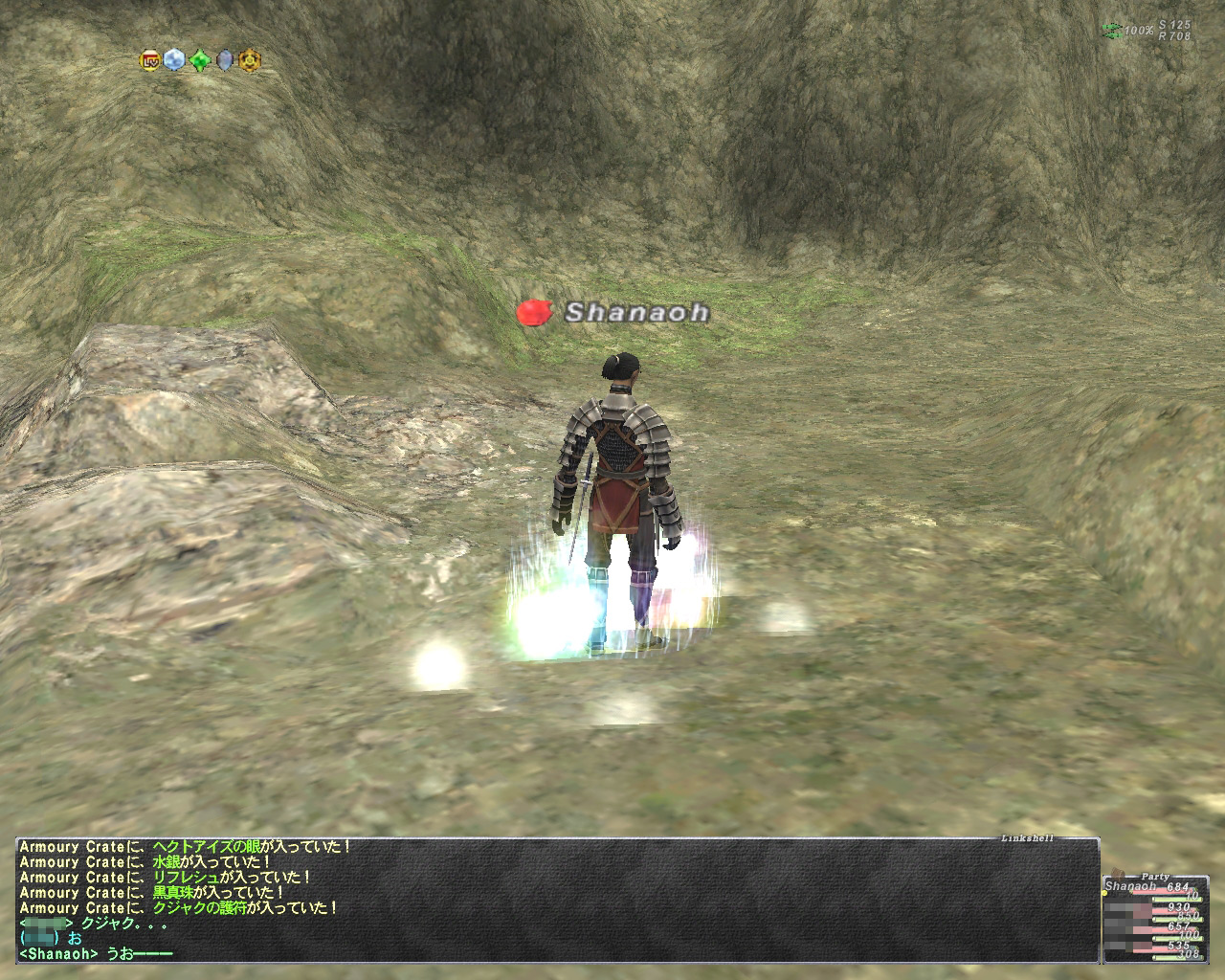The image size is (1225, 980).
Task: Click the green connection status indicator
Action: tap(1111, 31)
